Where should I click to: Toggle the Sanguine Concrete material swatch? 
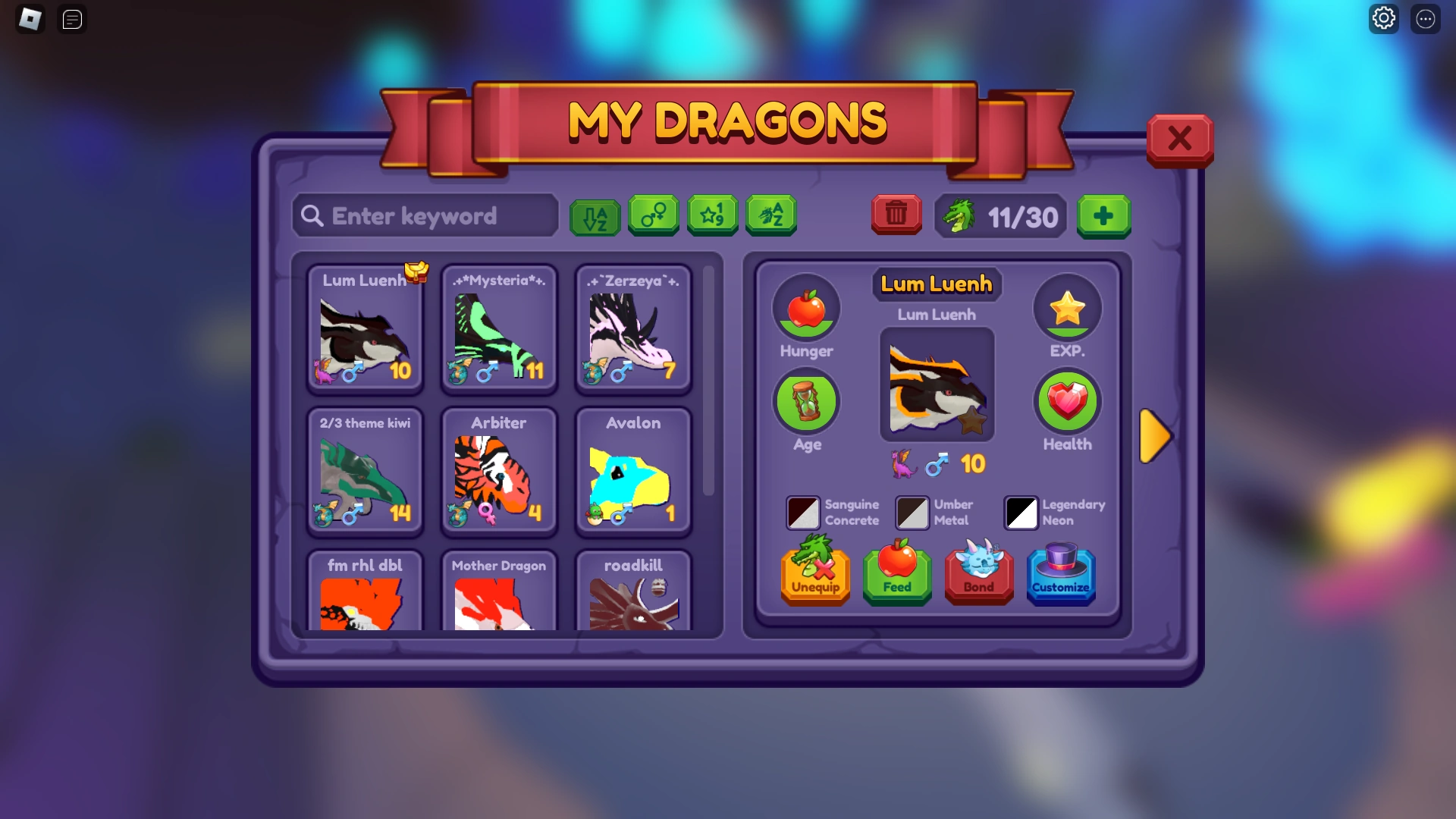(x=803, y=513)
